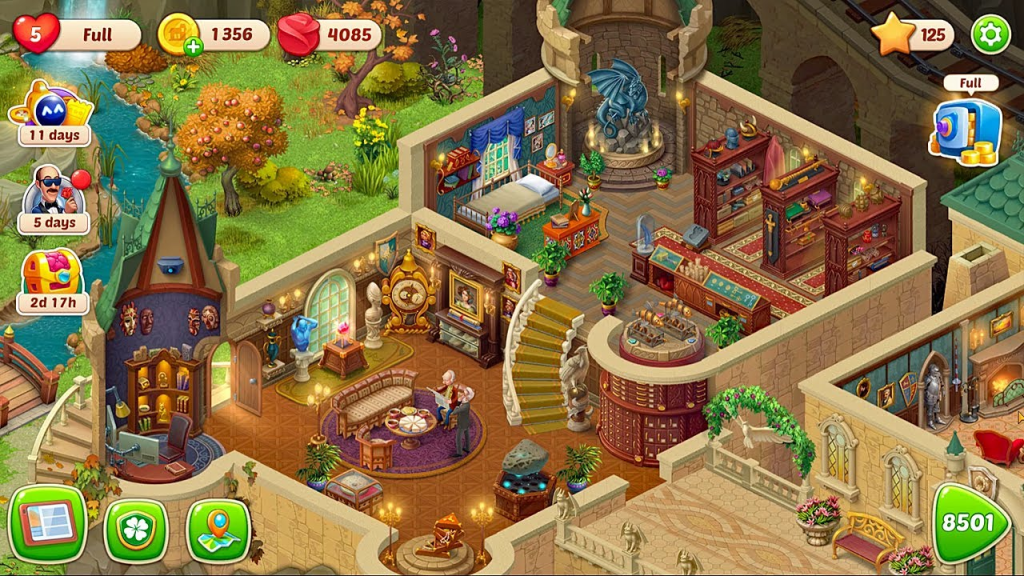1024x576 pixels.
Task: Open the green gear settings button
Action: [990, 35]
